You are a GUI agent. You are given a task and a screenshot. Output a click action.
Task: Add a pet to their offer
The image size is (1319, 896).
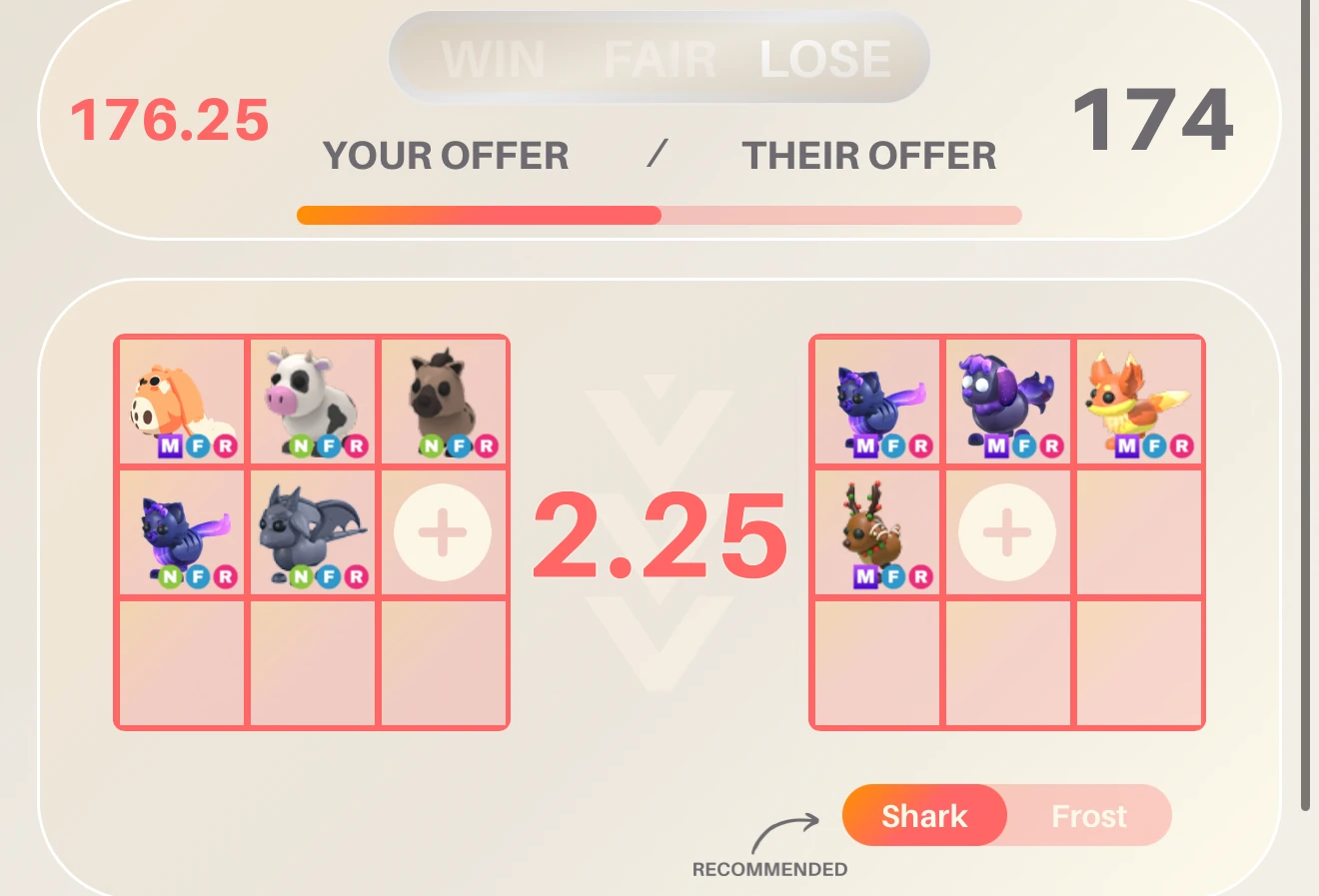1007,532
